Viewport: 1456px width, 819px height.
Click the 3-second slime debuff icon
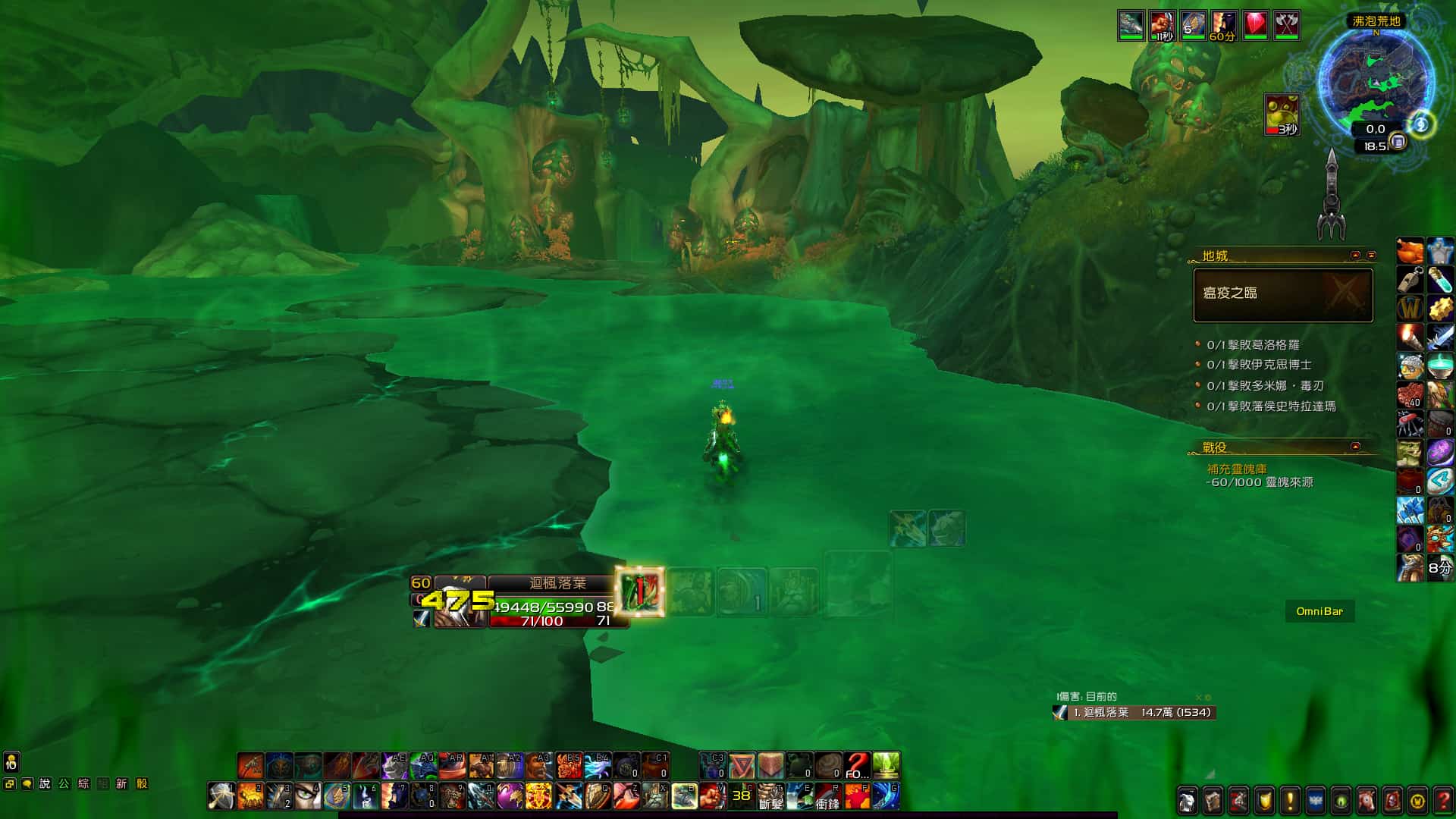[1282, 115]
